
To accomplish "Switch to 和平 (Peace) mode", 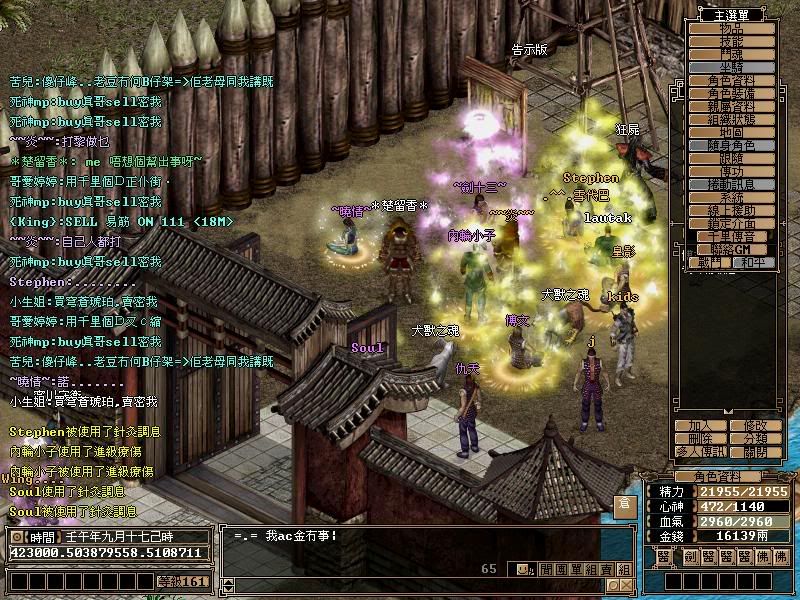I will [749, 263].
